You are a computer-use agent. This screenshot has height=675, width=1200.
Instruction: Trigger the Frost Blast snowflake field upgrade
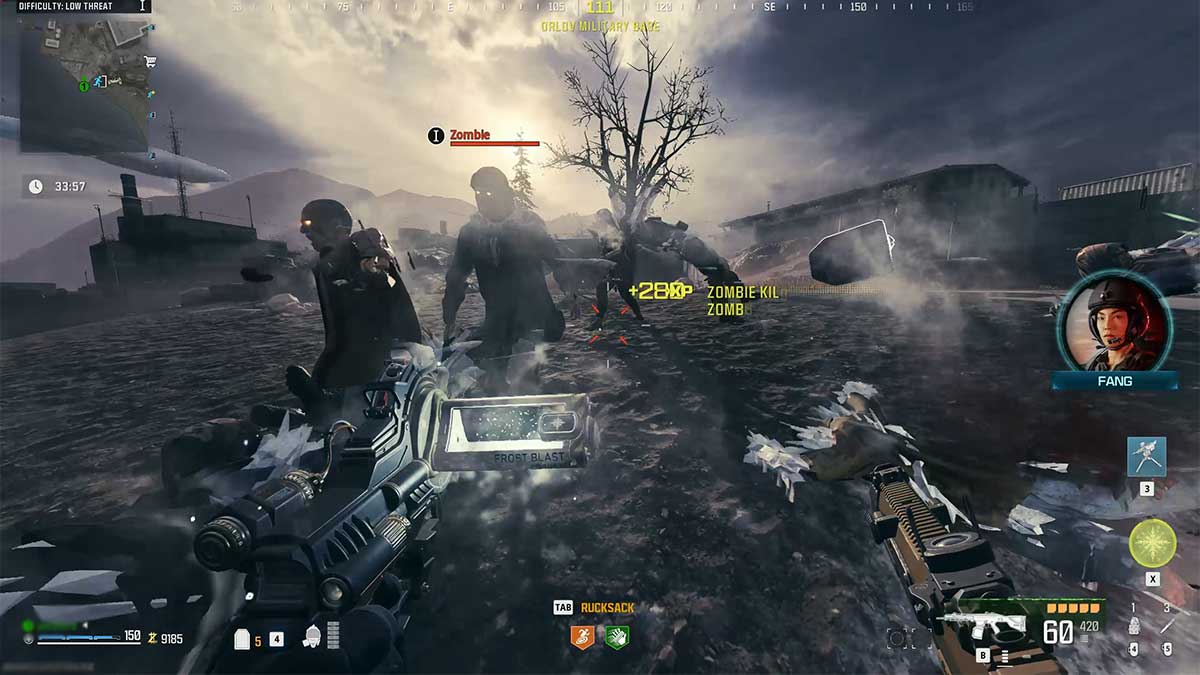1152,544
